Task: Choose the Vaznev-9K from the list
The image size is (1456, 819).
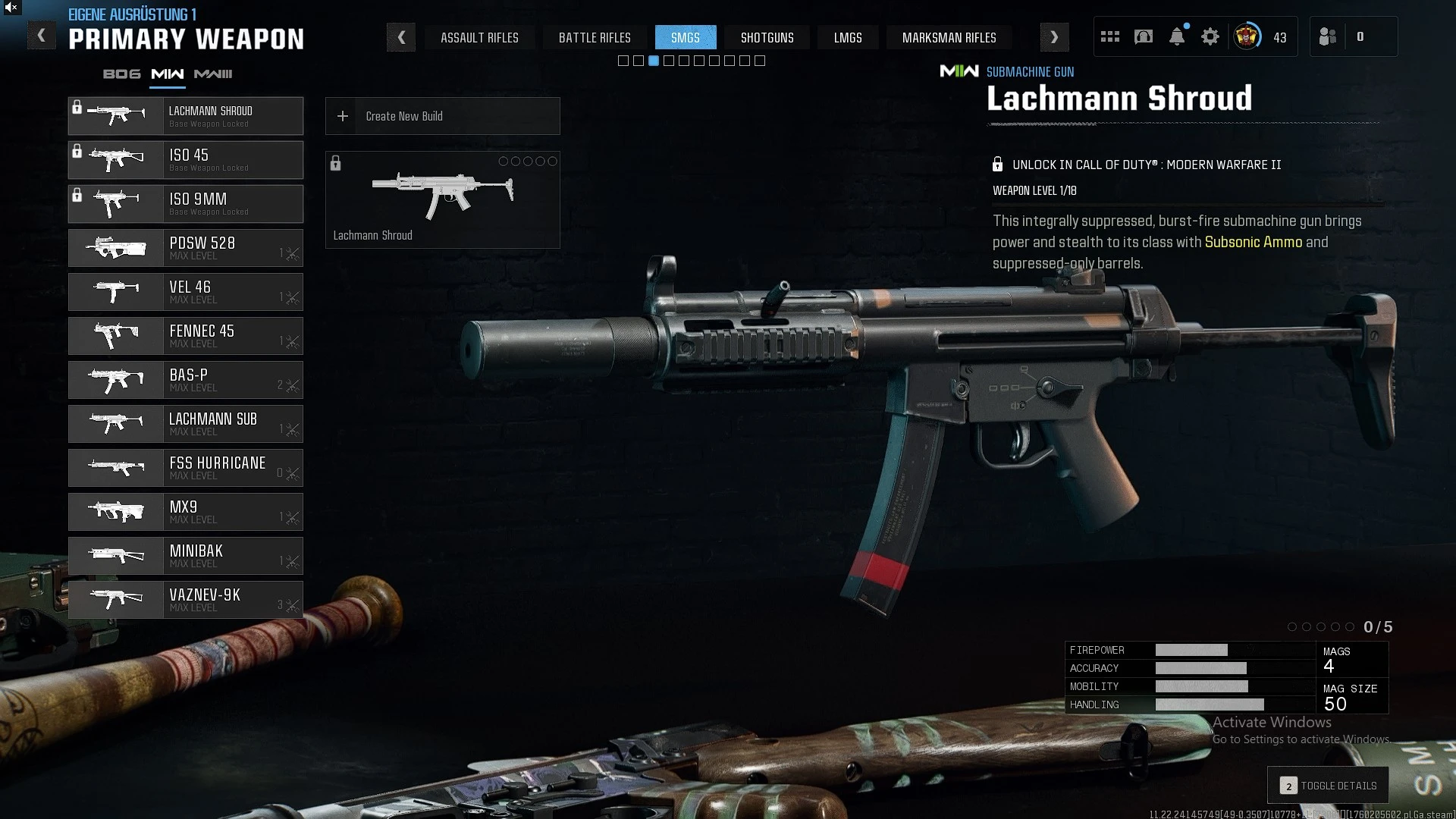Action: [186, 600]
